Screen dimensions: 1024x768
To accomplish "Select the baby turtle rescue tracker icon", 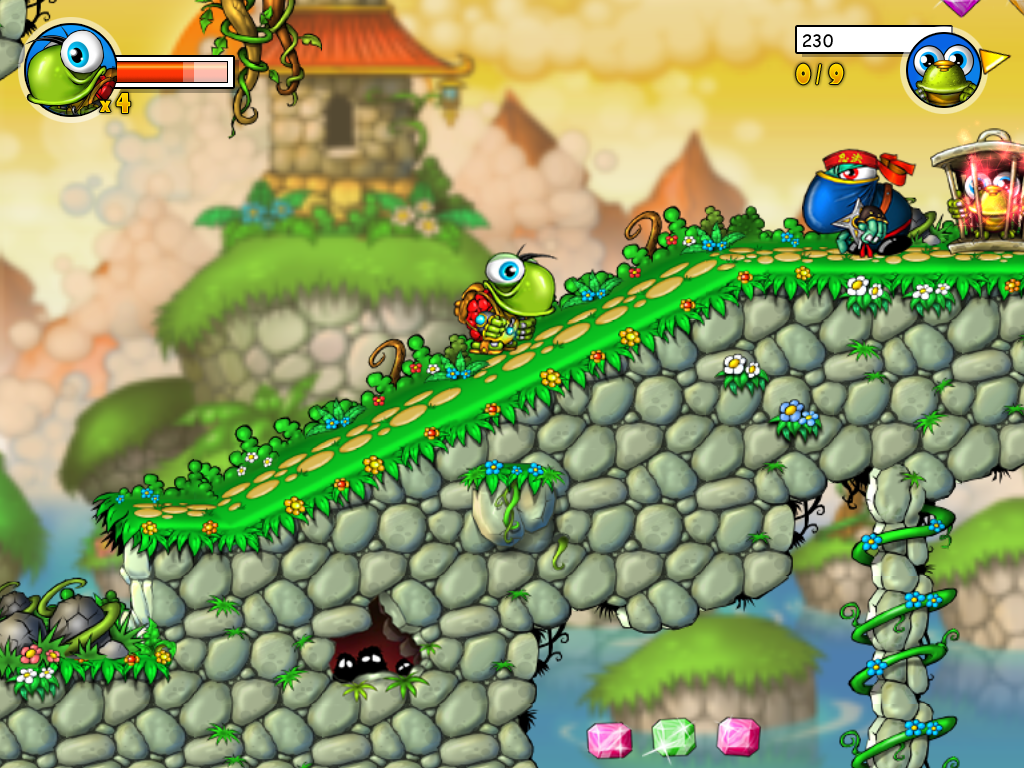I will (943, 69).
